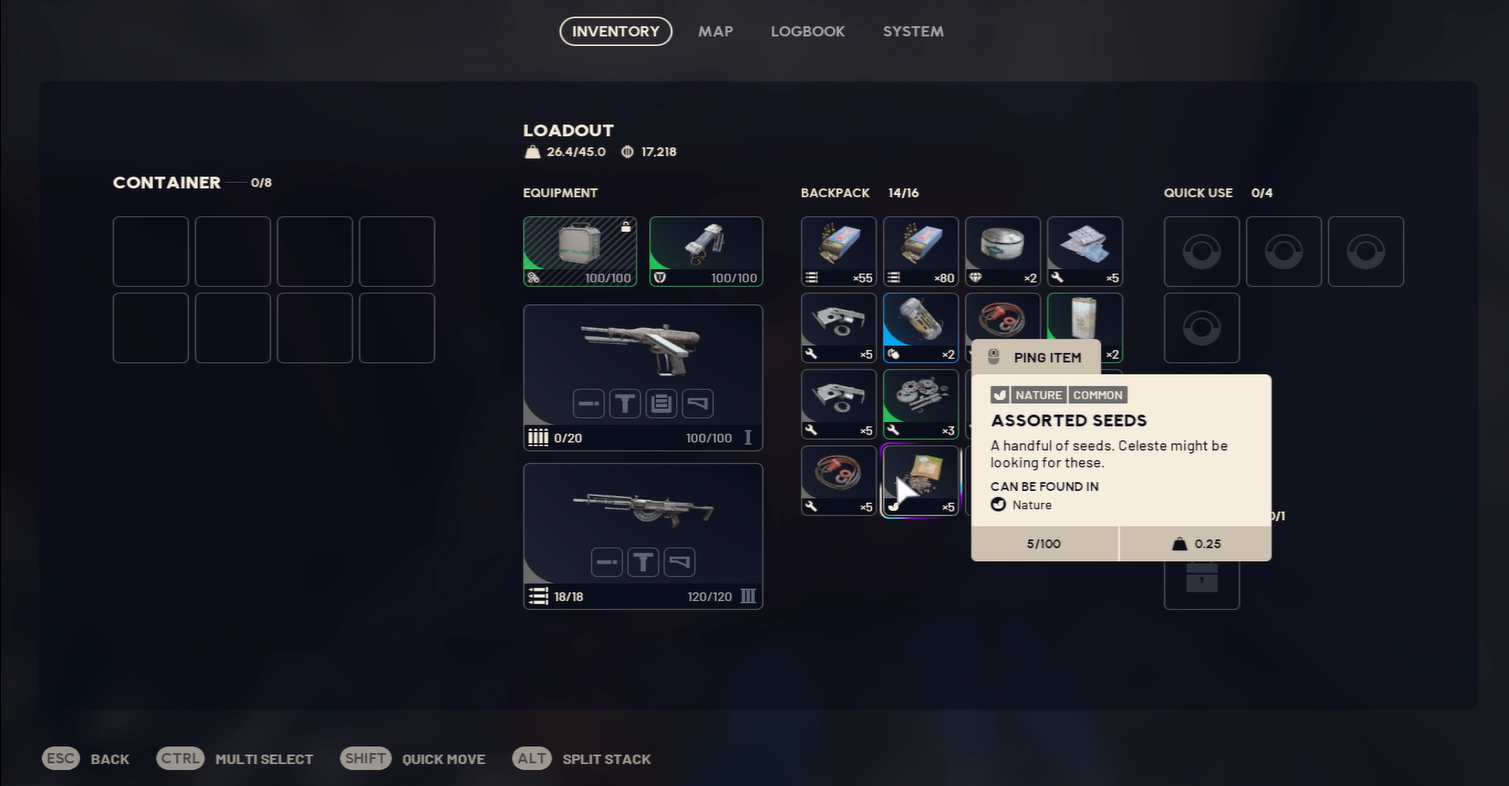
Task: Pick the ammo box stack of 80
Action: click(920, 251)
